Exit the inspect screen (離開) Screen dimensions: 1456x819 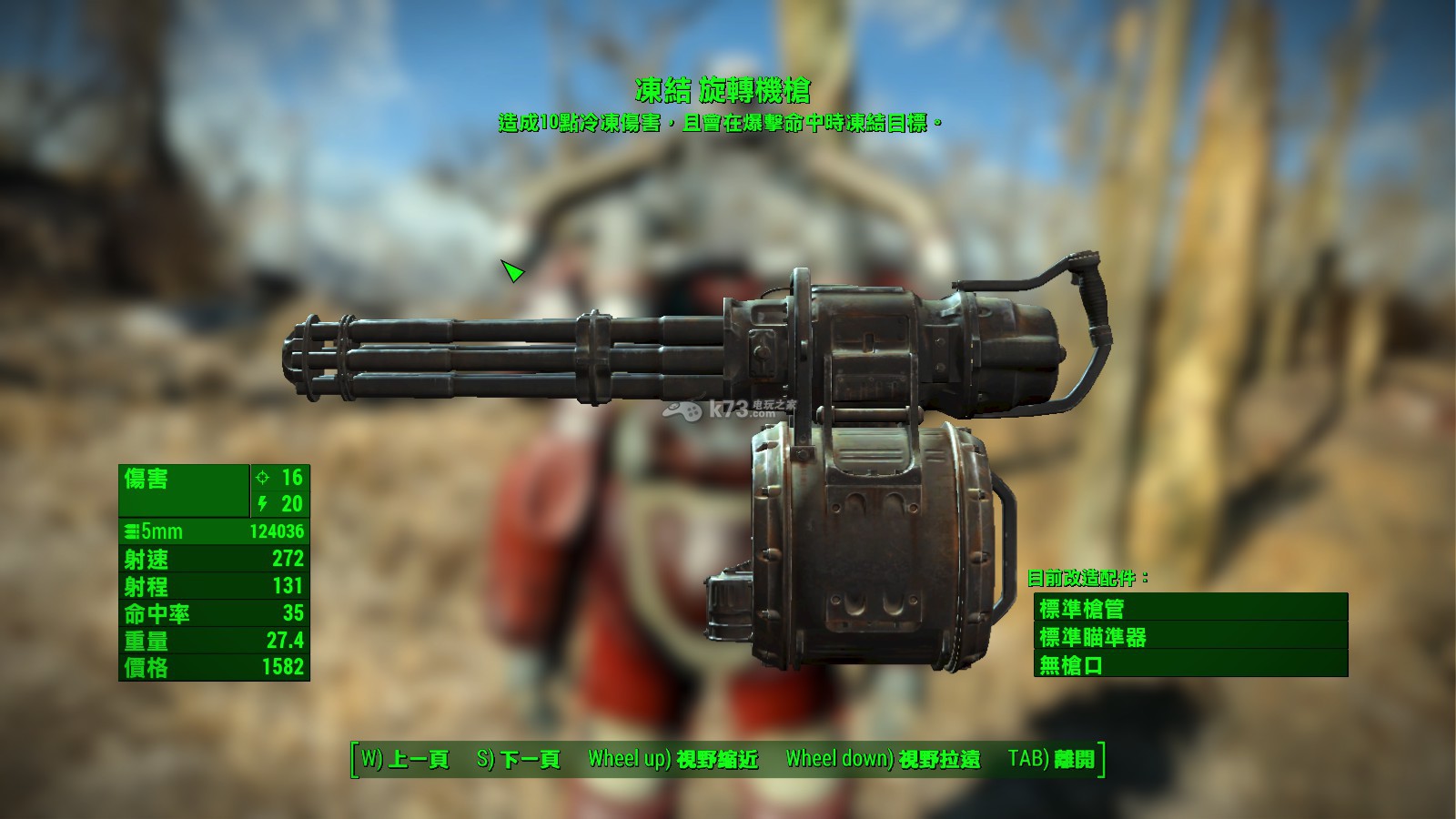pyautogui.click(x=1051, y=759)
